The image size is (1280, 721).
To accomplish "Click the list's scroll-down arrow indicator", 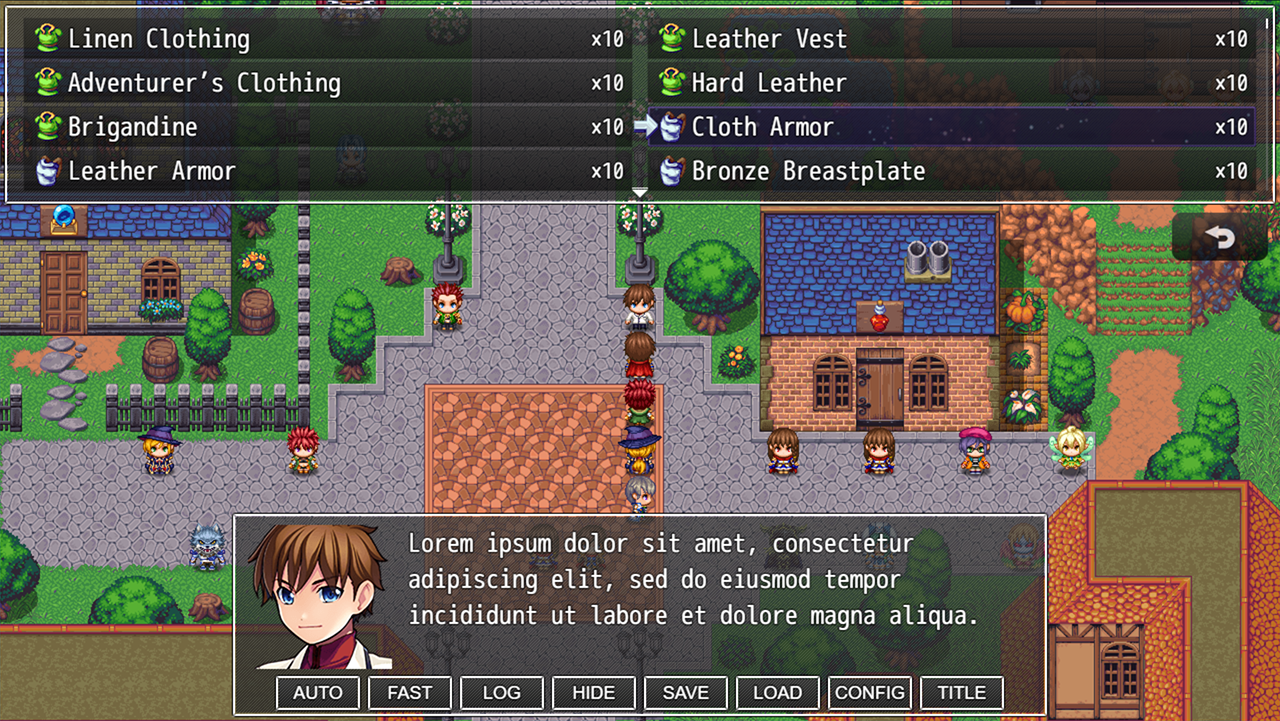I will coord(640,192).
